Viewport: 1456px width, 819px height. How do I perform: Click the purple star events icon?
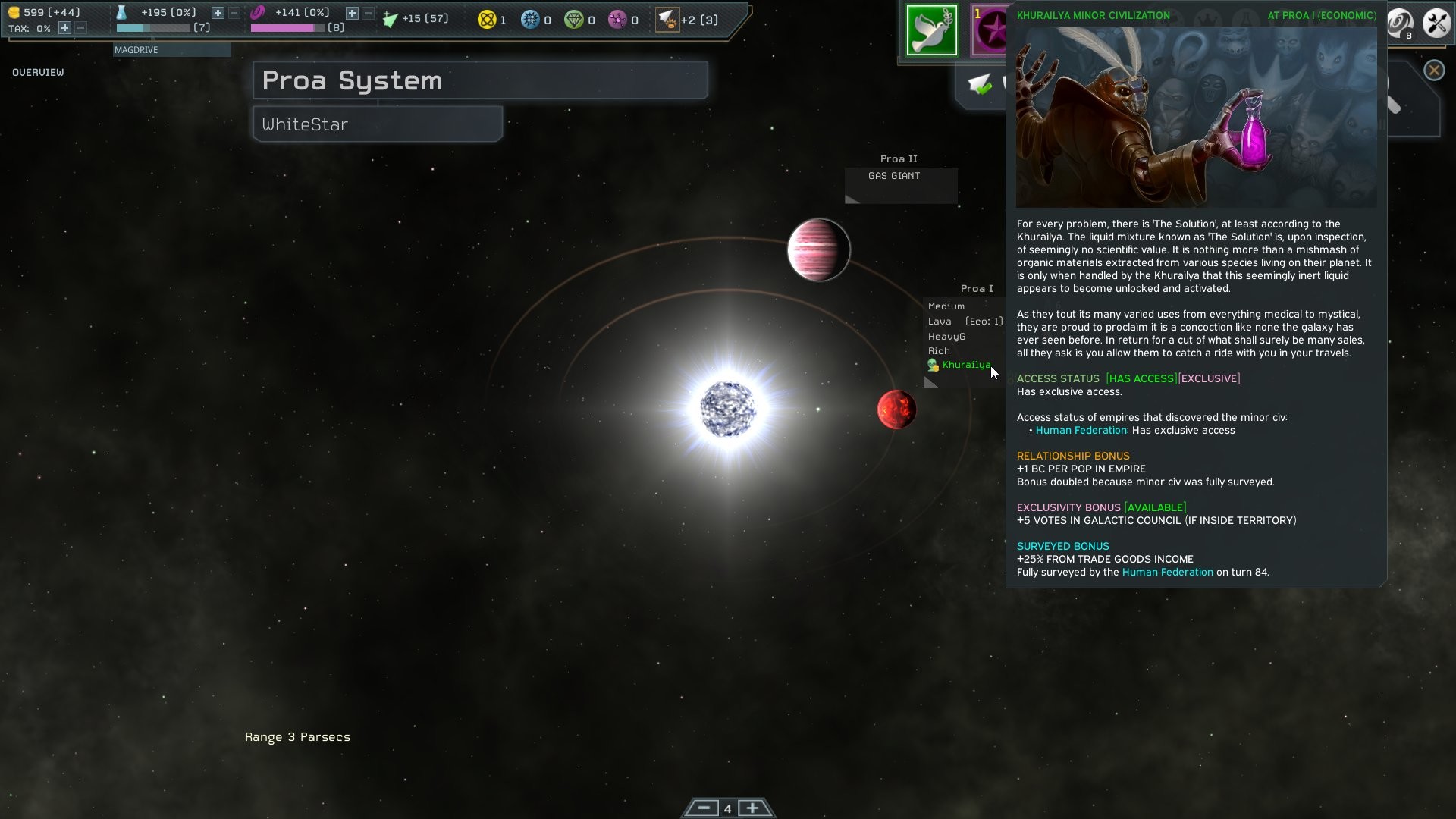[x=988, y=30]
